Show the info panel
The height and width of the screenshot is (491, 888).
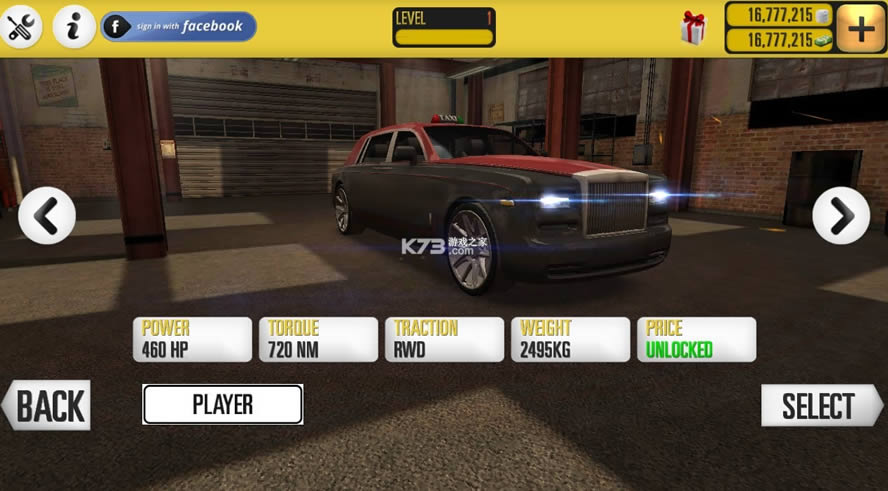(73, 27)
